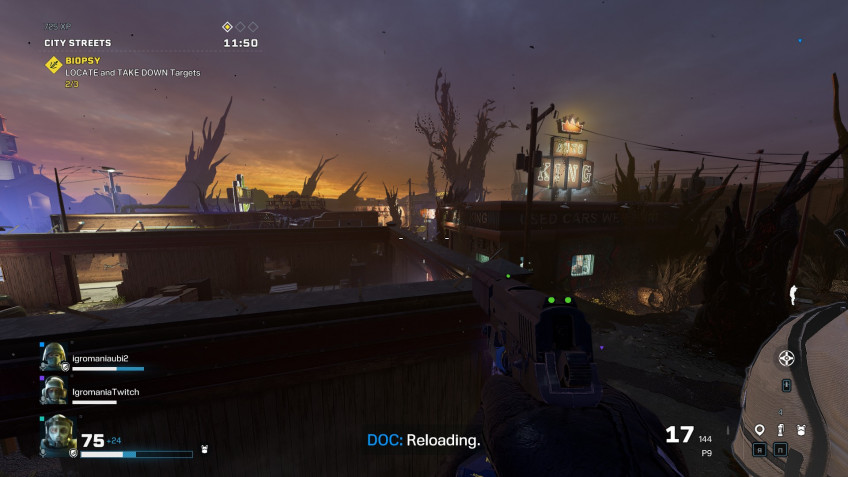Choose the grenade gadget icon
This screenshot has width=848, height=477.
point(781,430)
